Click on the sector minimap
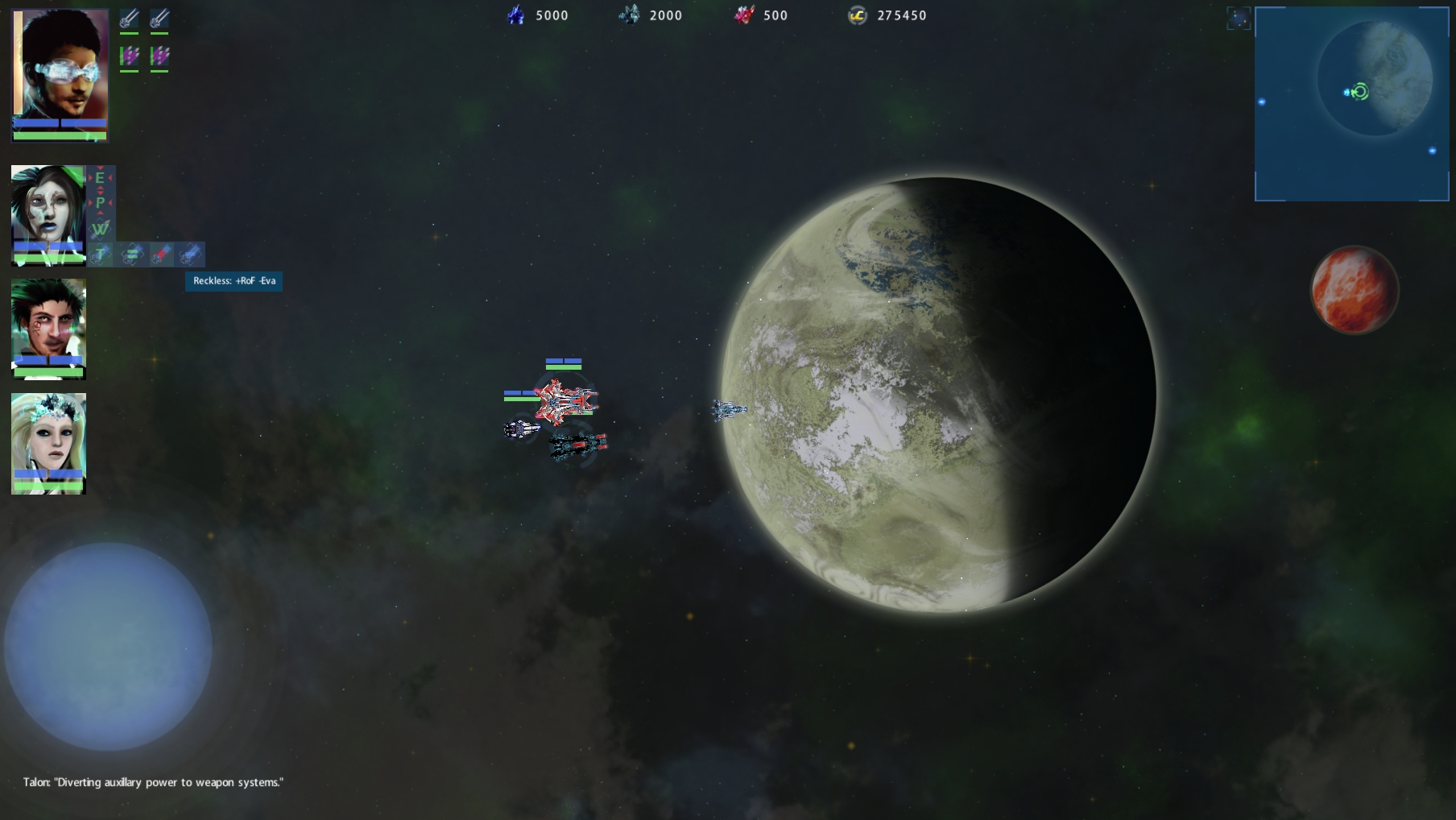 1351,104
